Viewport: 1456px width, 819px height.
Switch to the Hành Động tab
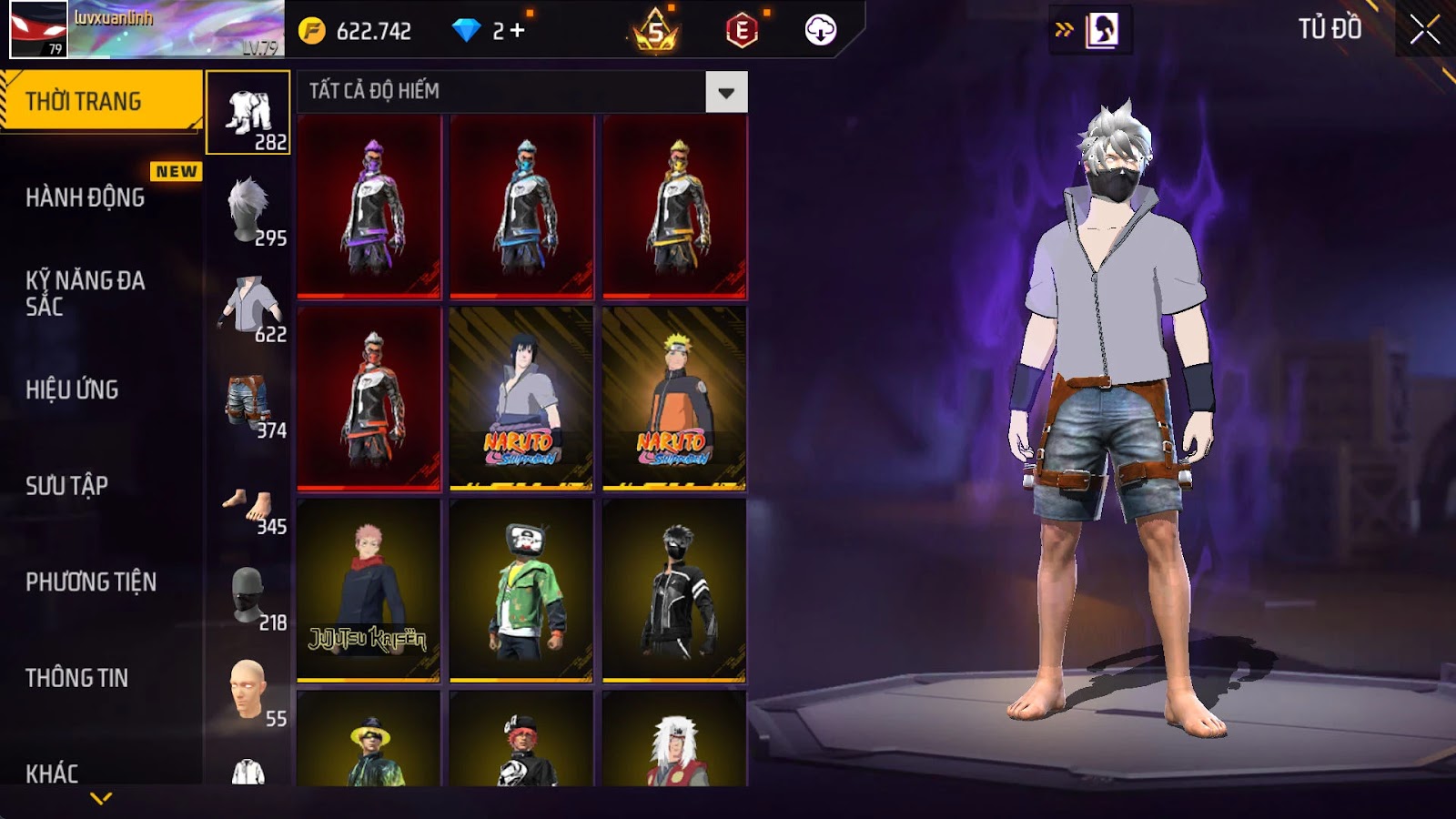click(86, 197)
